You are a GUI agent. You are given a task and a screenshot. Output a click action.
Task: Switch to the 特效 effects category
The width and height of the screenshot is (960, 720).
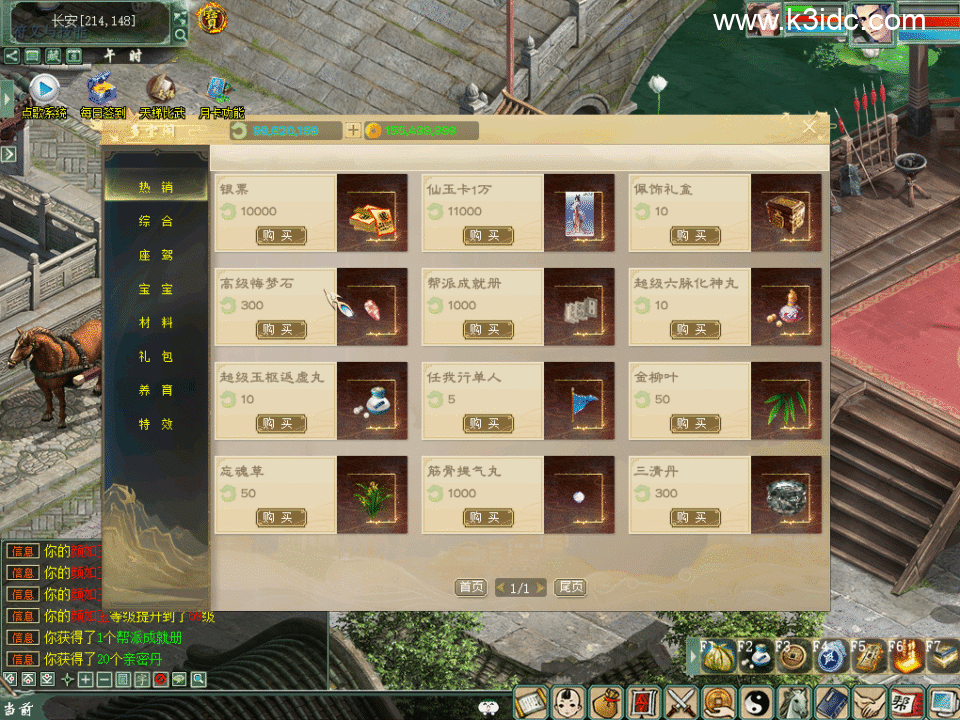[x=155, y=424]
